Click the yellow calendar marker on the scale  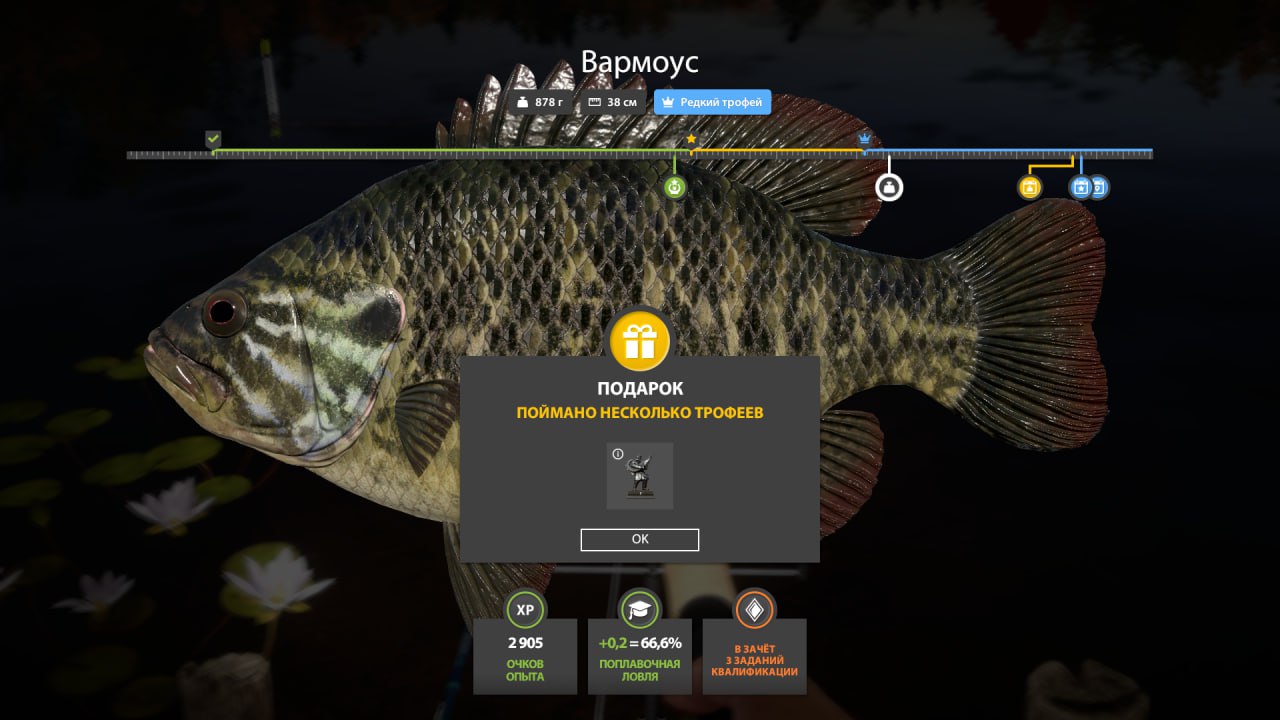click(x=1029, y=187)
